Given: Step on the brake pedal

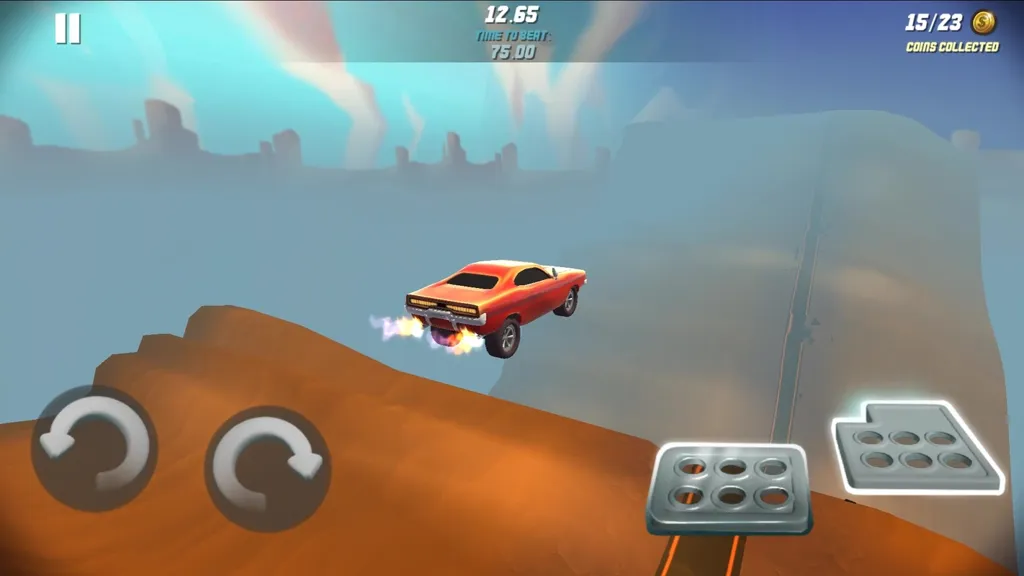Looking at the screenshot, I should click(729, 488).
